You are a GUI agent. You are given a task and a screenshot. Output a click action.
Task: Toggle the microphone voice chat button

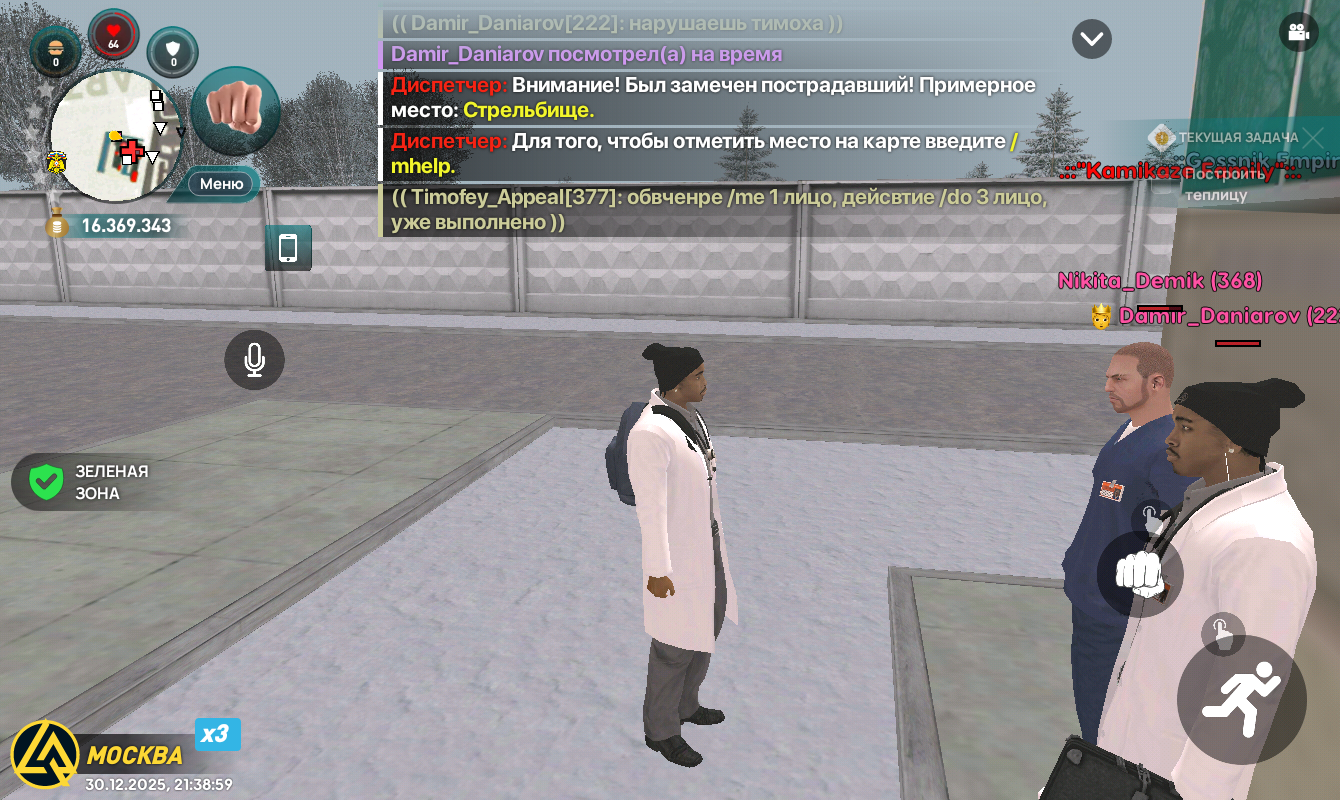tap(254, 360)
